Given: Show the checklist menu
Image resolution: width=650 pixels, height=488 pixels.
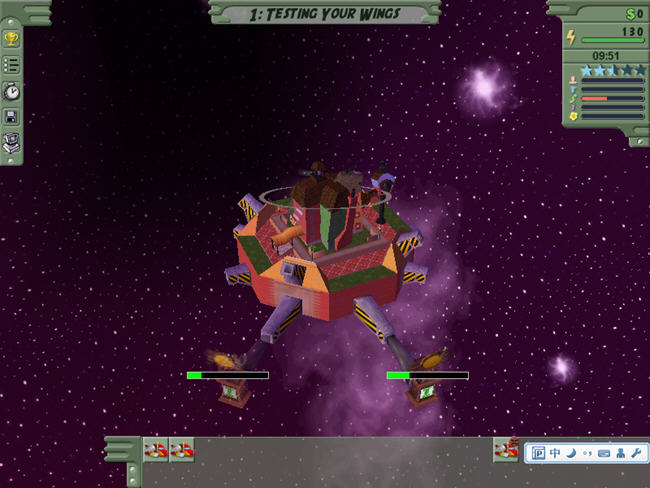Looking at the screenshot, I should click(13, 65).
